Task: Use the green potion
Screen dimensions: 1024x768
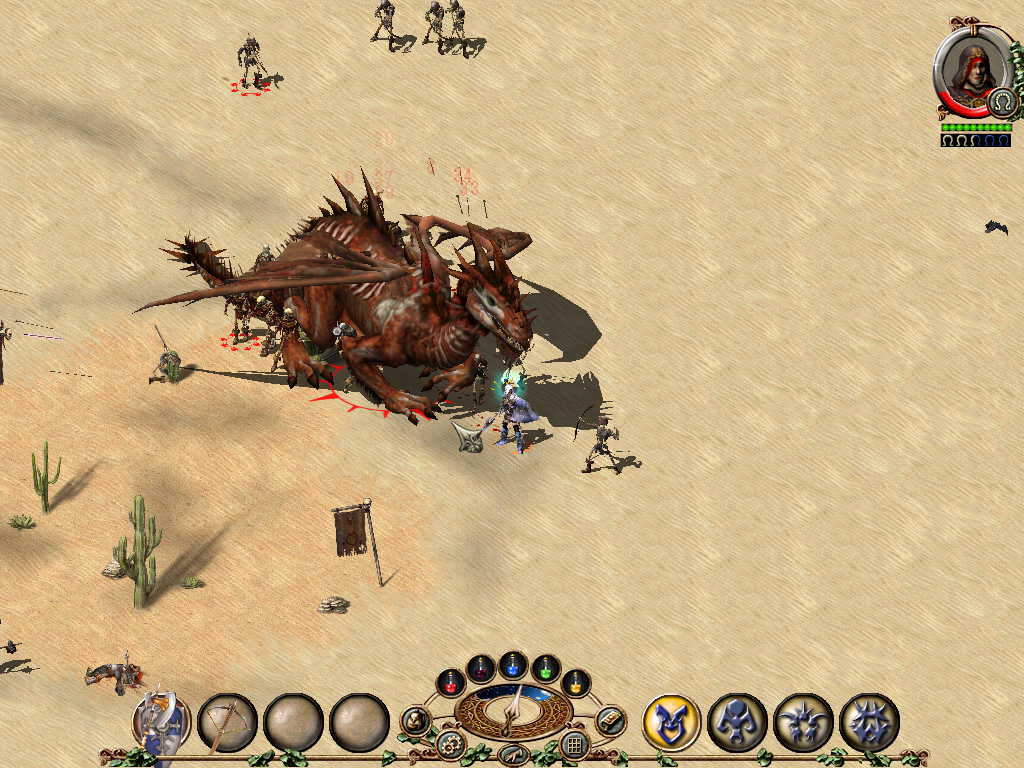Action: tap(545, 667)
